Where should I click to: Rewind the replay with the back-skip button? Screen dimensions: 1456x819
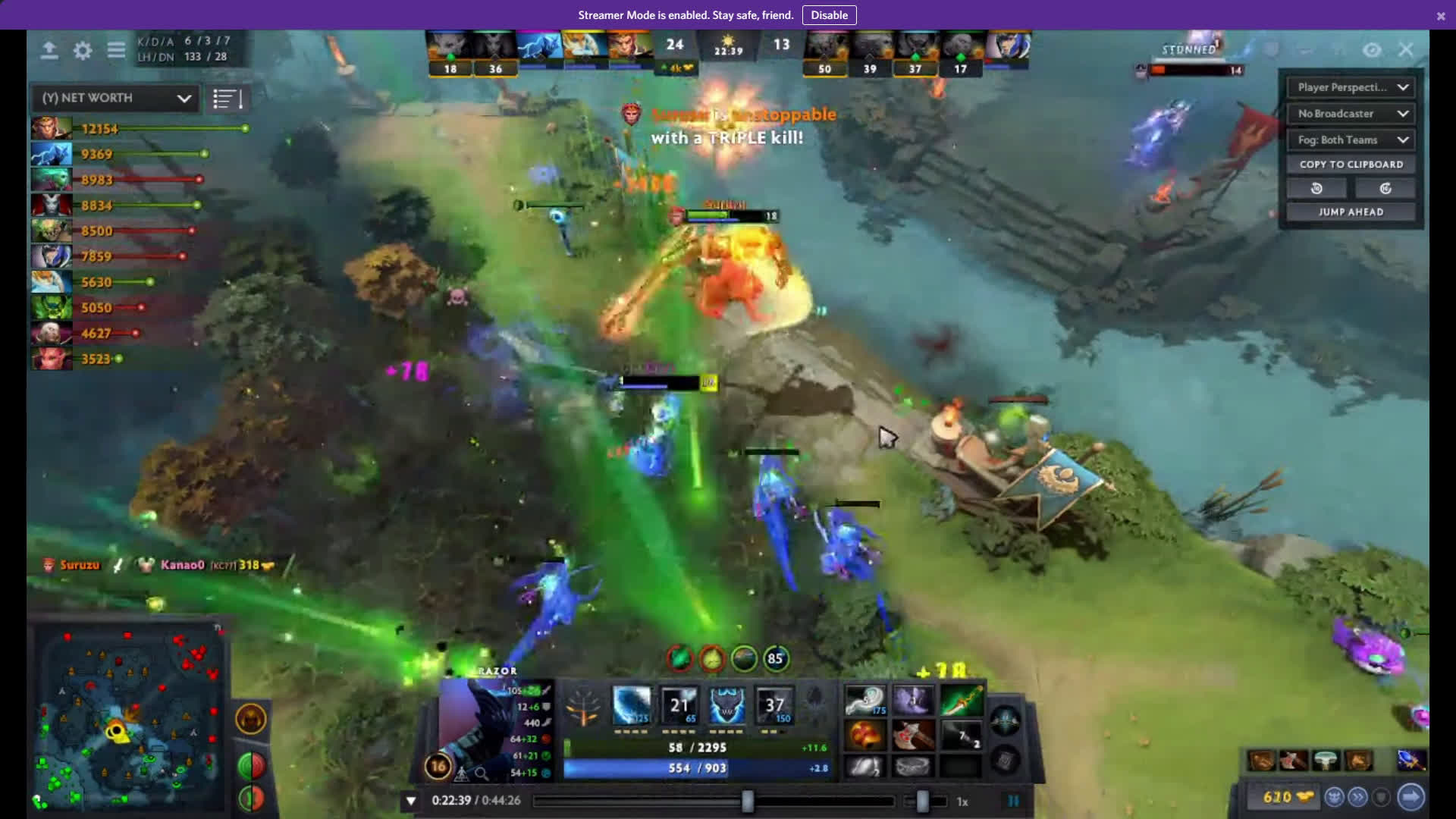coord(1316,189)
